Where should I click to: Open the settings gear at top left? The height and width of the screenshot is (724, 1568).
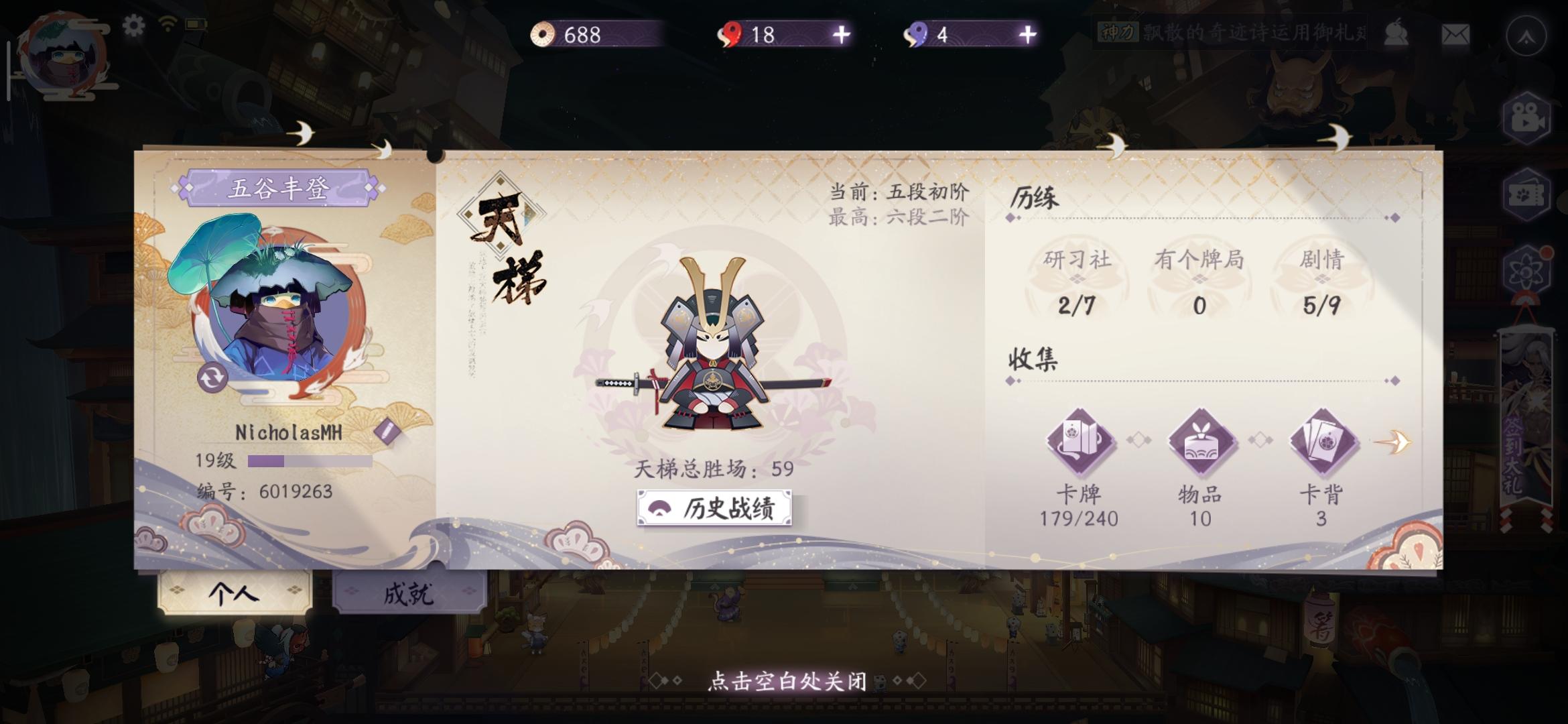134,25
